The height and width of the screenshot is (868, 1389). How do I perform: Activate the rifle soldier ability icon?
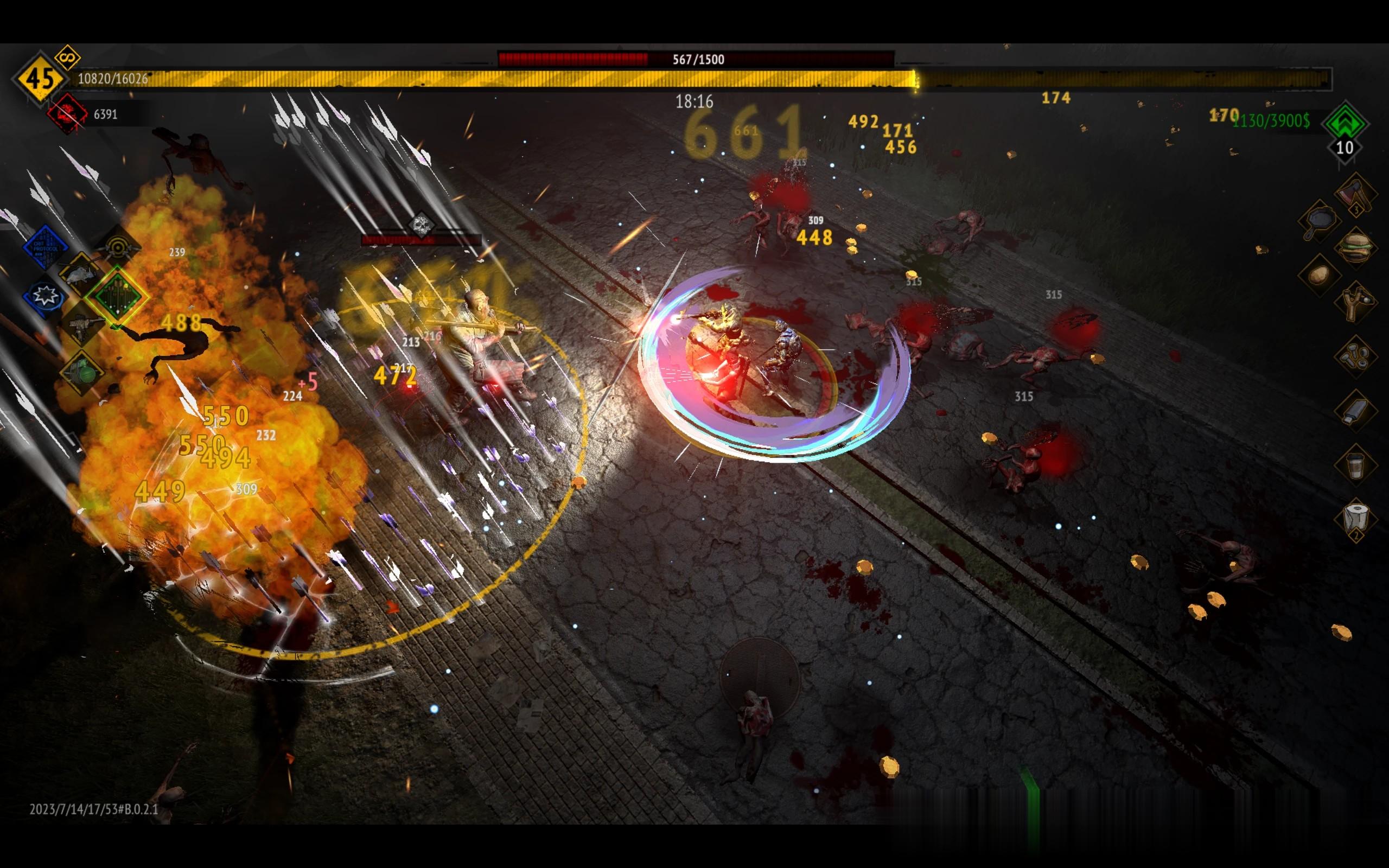click(81, 325)
